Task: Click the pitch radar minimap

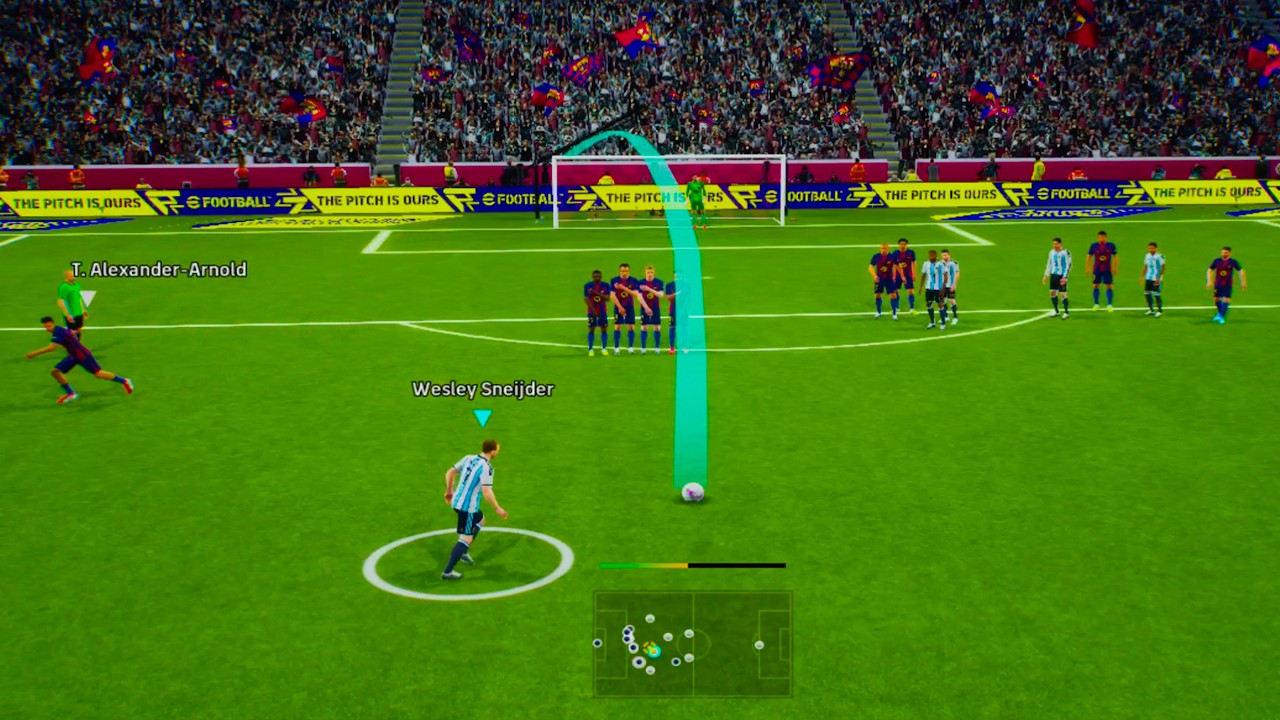Action: click(x=693, y=643)
